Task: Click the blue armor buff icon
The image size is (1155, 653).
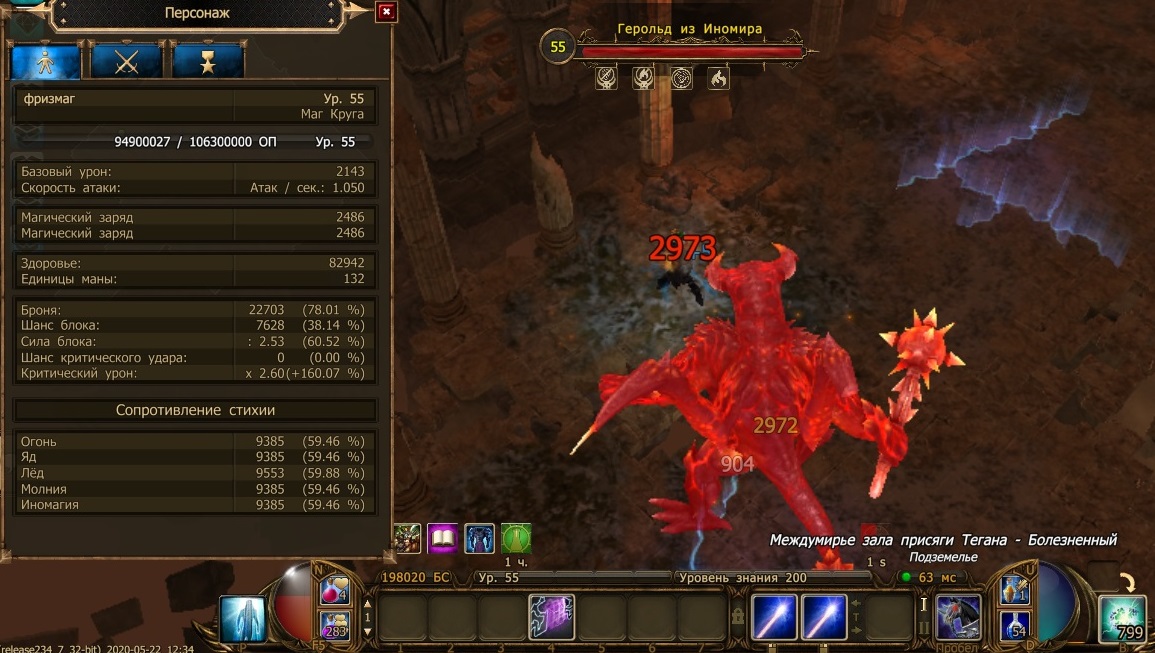Action: click(x=480, y=539)
